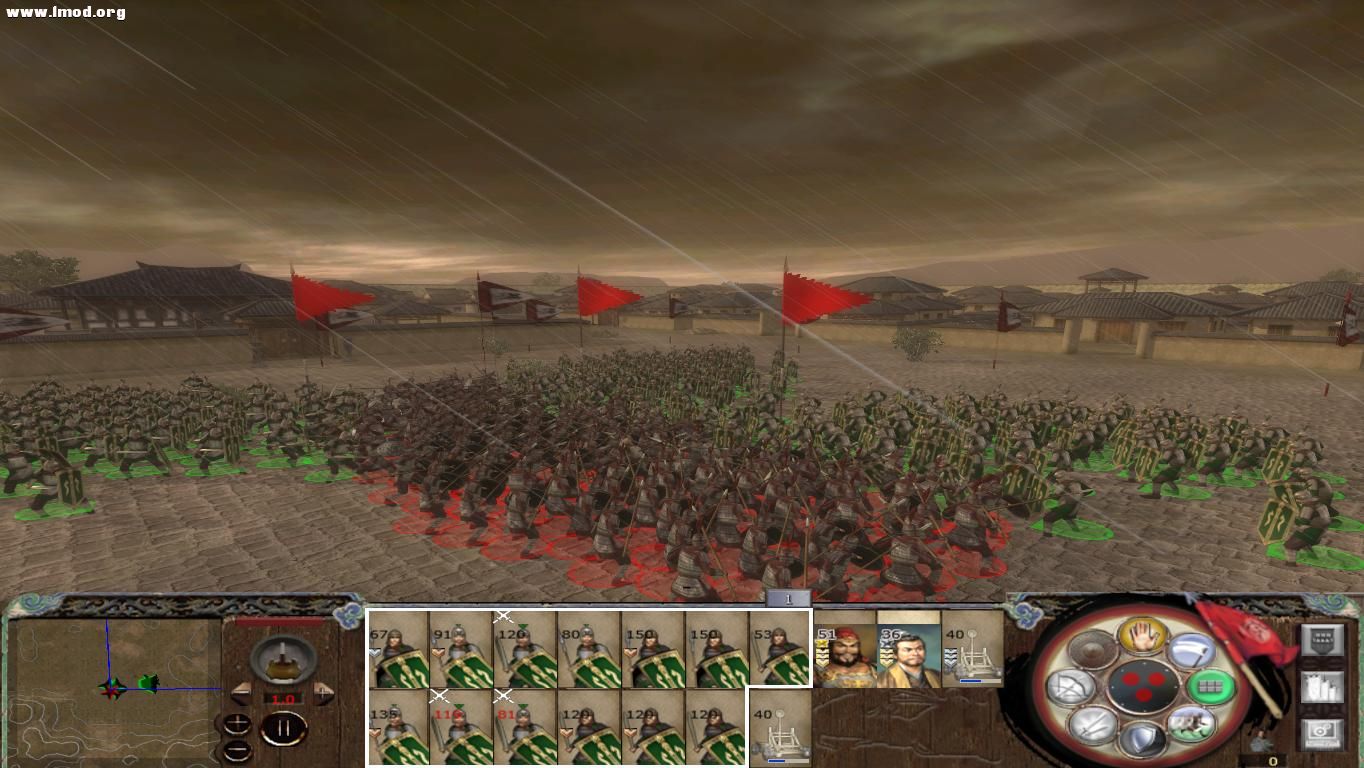Click the minimap in the bottom-left corner
1364x768 pixels.
(x=110, y=690)
